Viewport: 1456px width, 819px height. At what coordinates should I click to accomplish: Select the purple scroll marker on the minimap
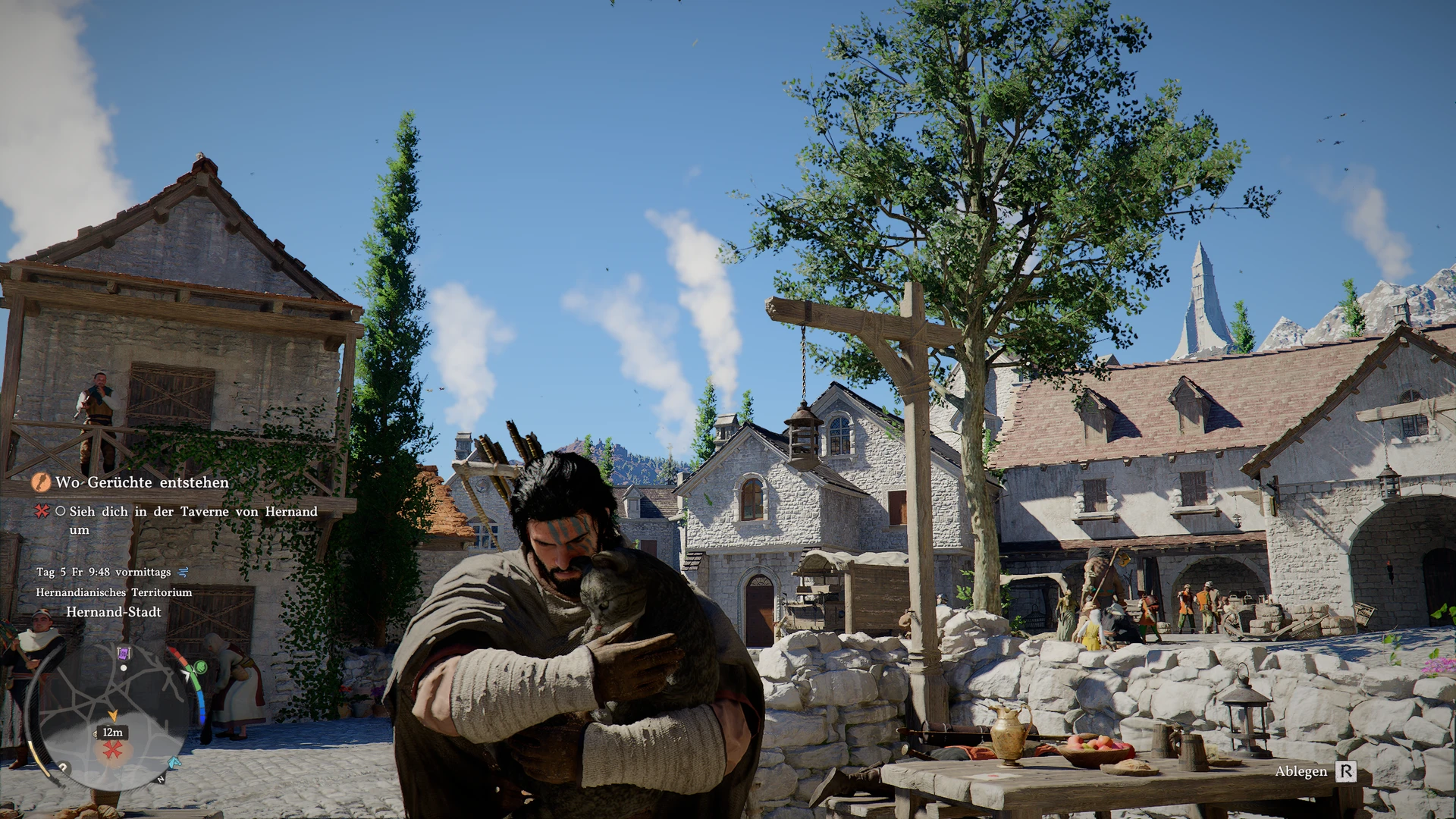124,653
